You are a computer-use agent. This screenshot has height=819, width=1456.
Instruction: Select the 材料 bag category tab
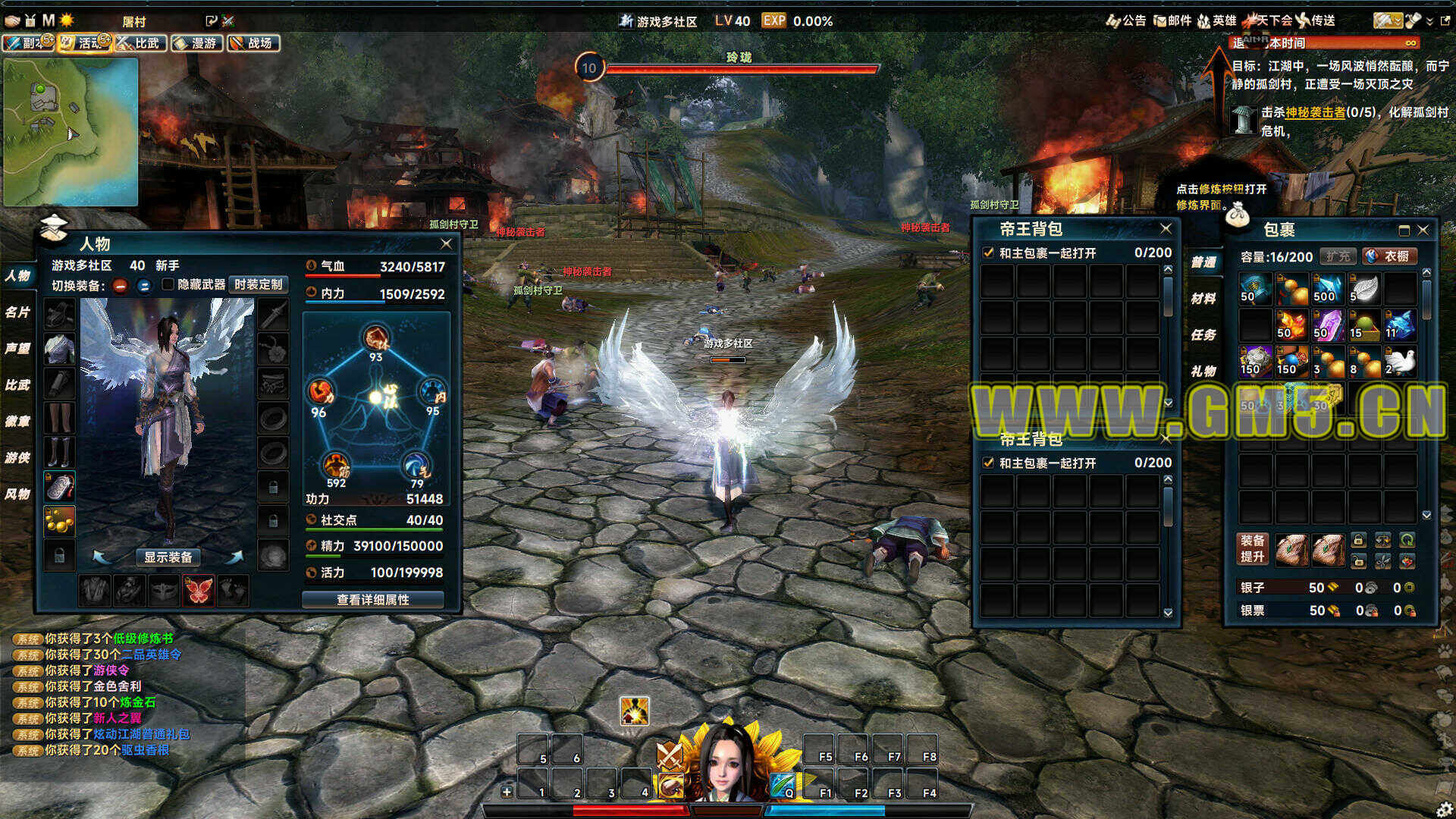click(x=1203, y=298)
